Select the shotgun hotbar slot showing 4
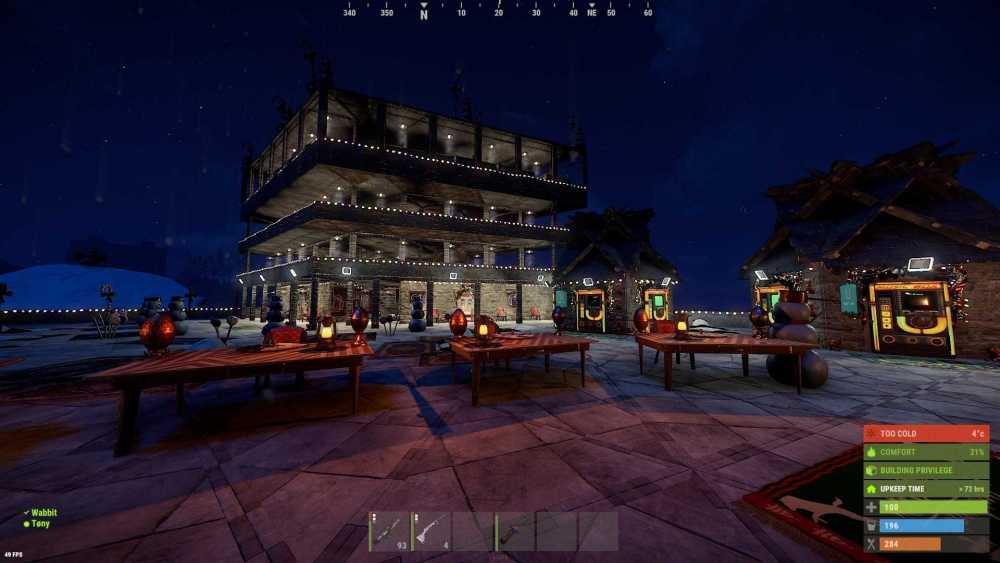Image resolution: width=1000 pixels, height=563 pixels. pyautogui.click(x=431, y=531)
